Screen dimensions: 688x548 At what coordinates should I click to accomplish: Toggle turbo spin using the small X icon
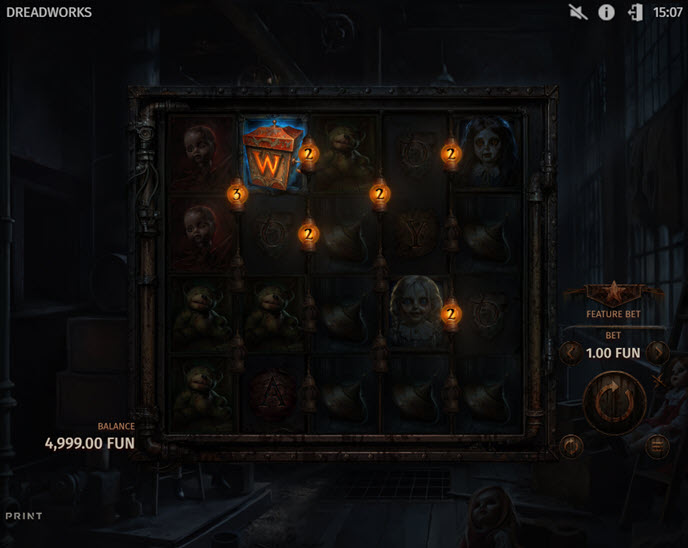[x=657, y=381]
